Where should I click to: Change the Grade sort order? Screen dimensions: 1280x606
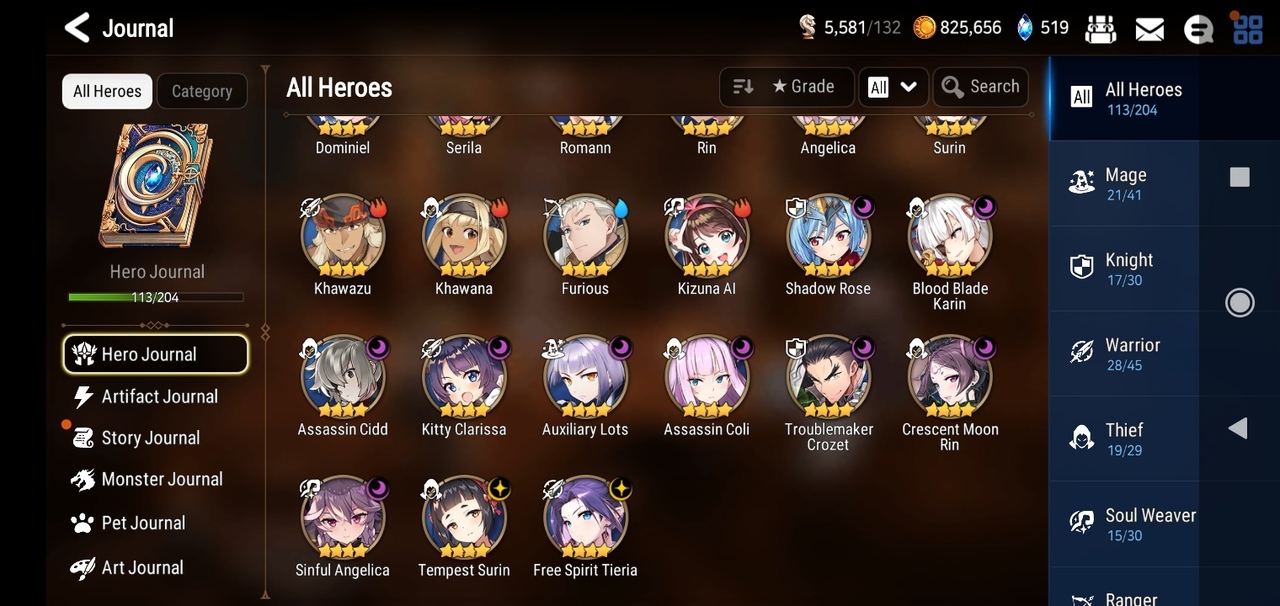coord(786,87)
